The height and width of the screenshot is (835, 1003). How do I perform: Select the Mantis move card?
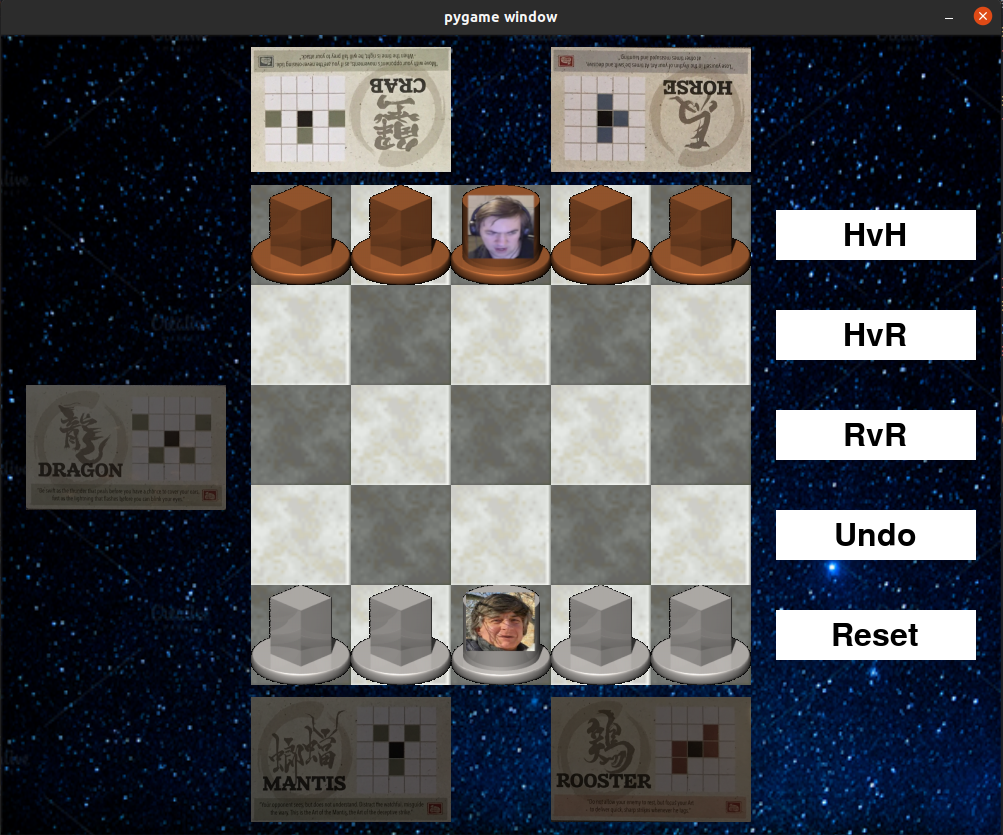click(350, 759)
